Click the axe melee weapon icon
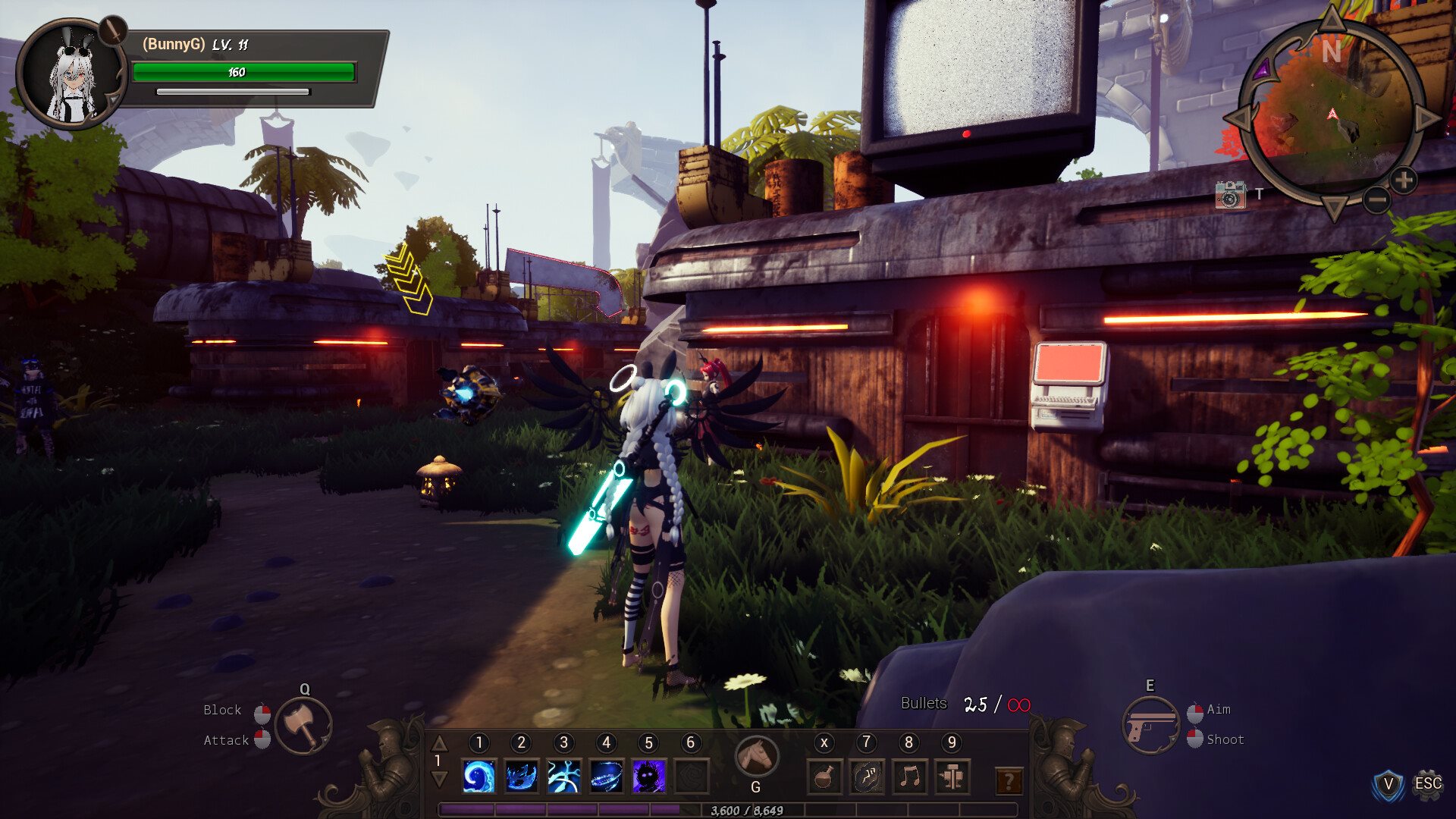Screen dimensions: 1456x819 pos(303,726)
